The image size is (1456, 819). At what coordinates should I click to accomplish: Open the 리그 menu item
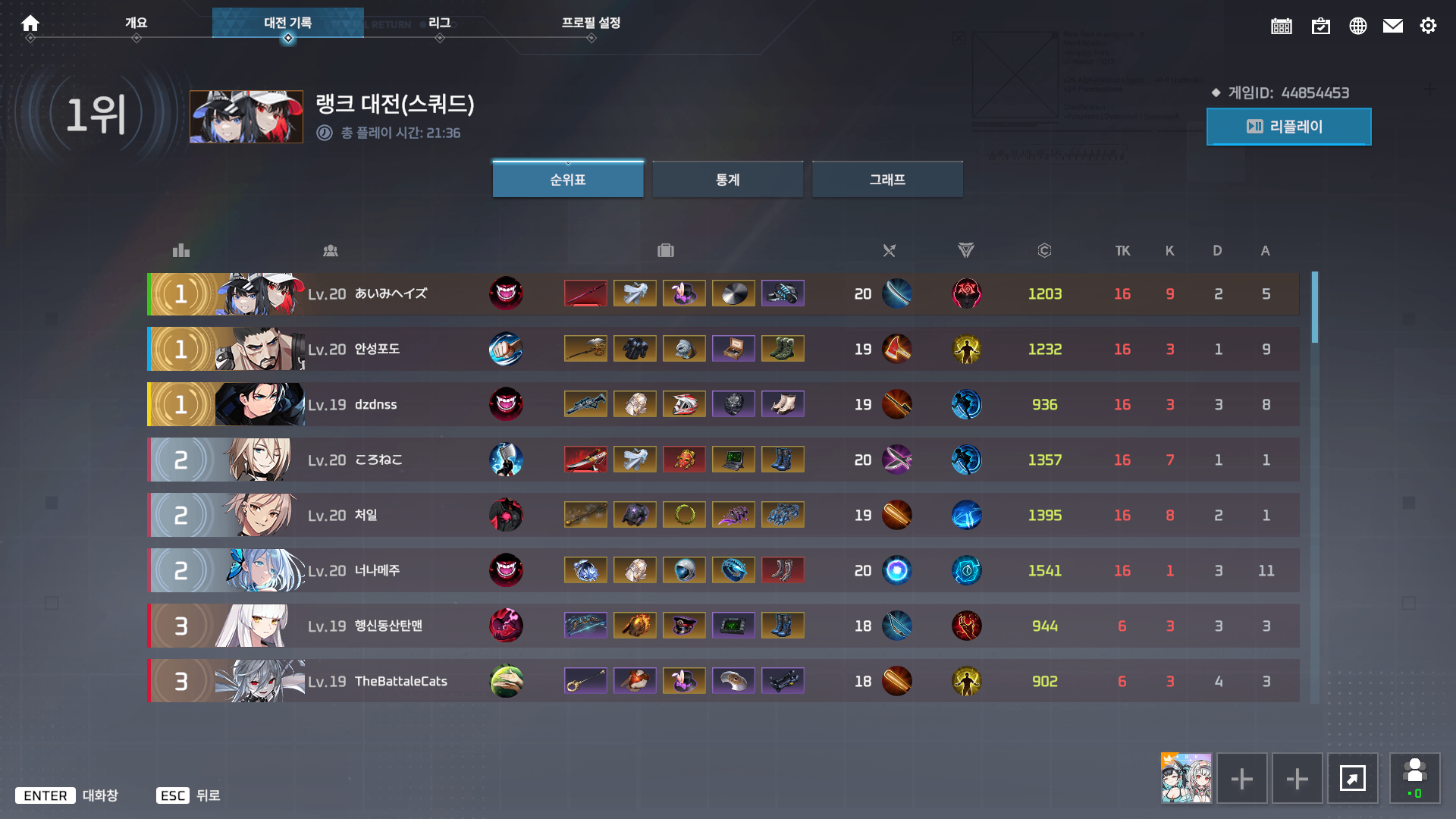pos(440,23)
